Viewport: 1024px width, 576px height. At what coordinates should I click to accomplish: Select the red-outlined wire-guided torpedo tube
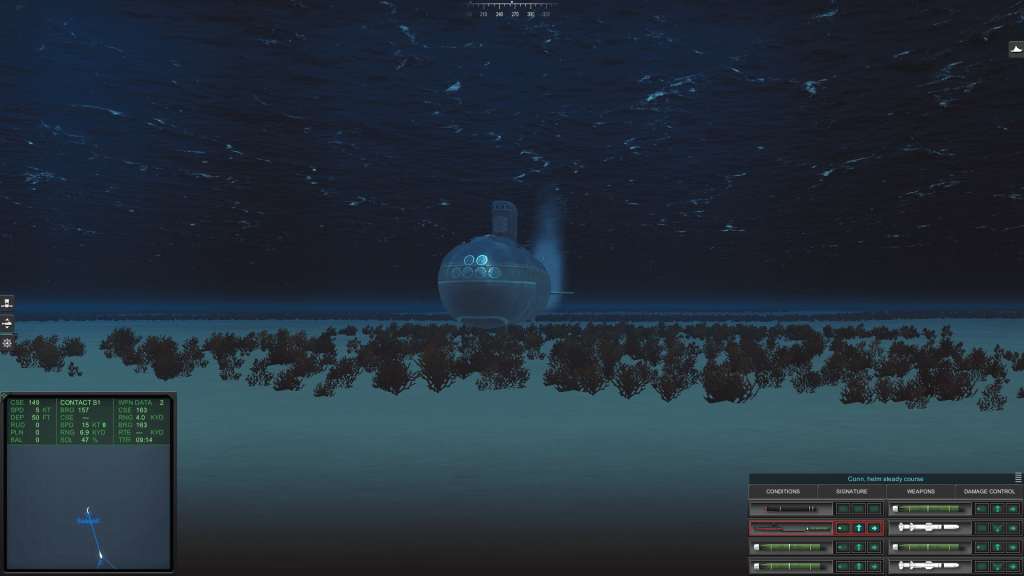point(790,527)
